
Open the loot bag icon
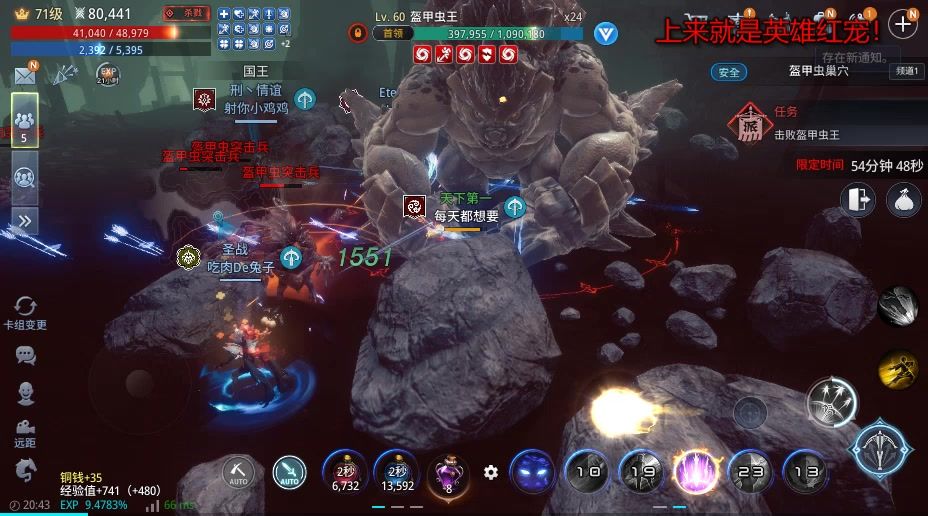pyautogui.click(x=903, y=200)
